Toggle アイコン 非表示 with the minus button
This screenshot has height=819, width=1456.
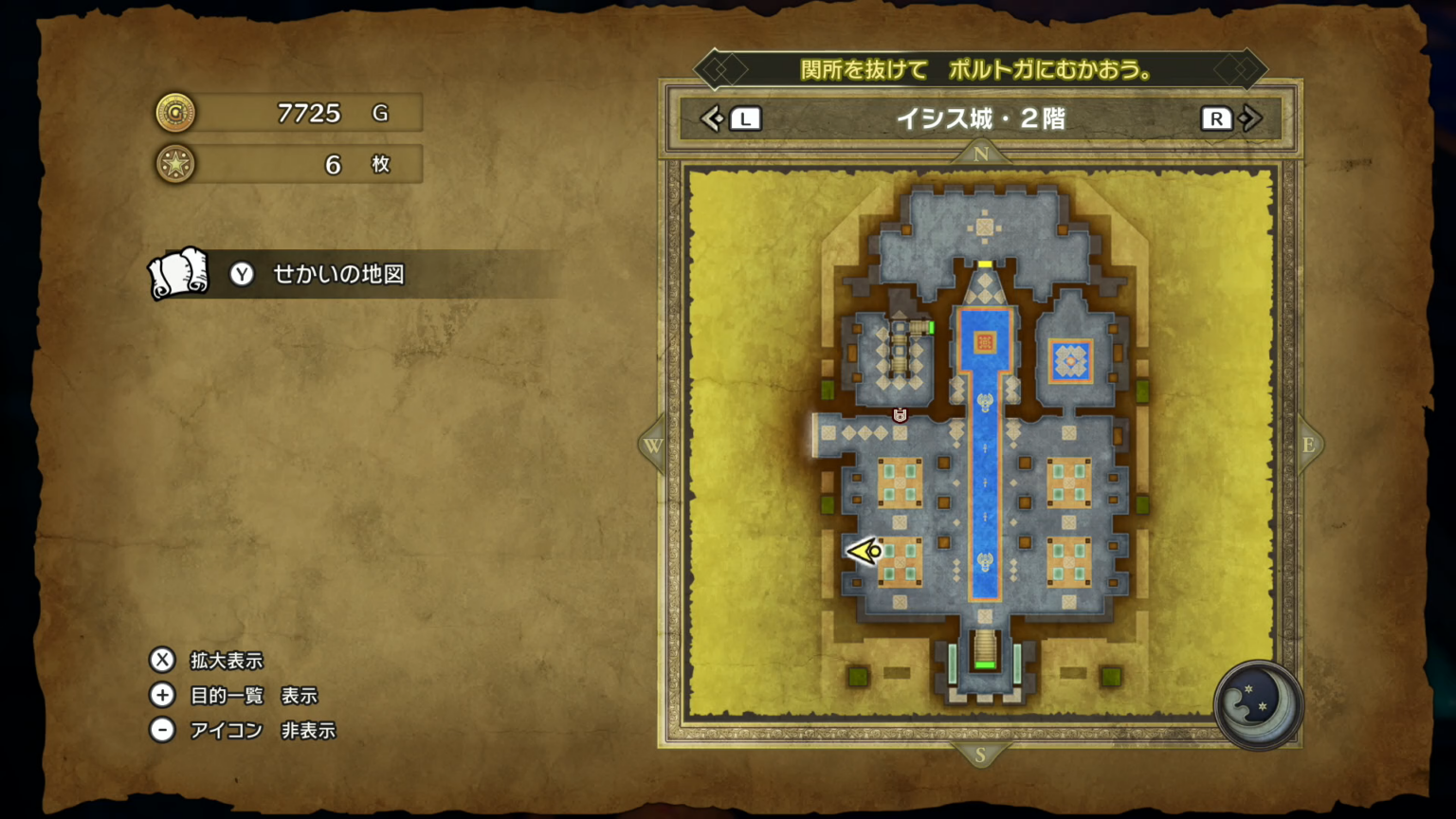tap(162, 730)
